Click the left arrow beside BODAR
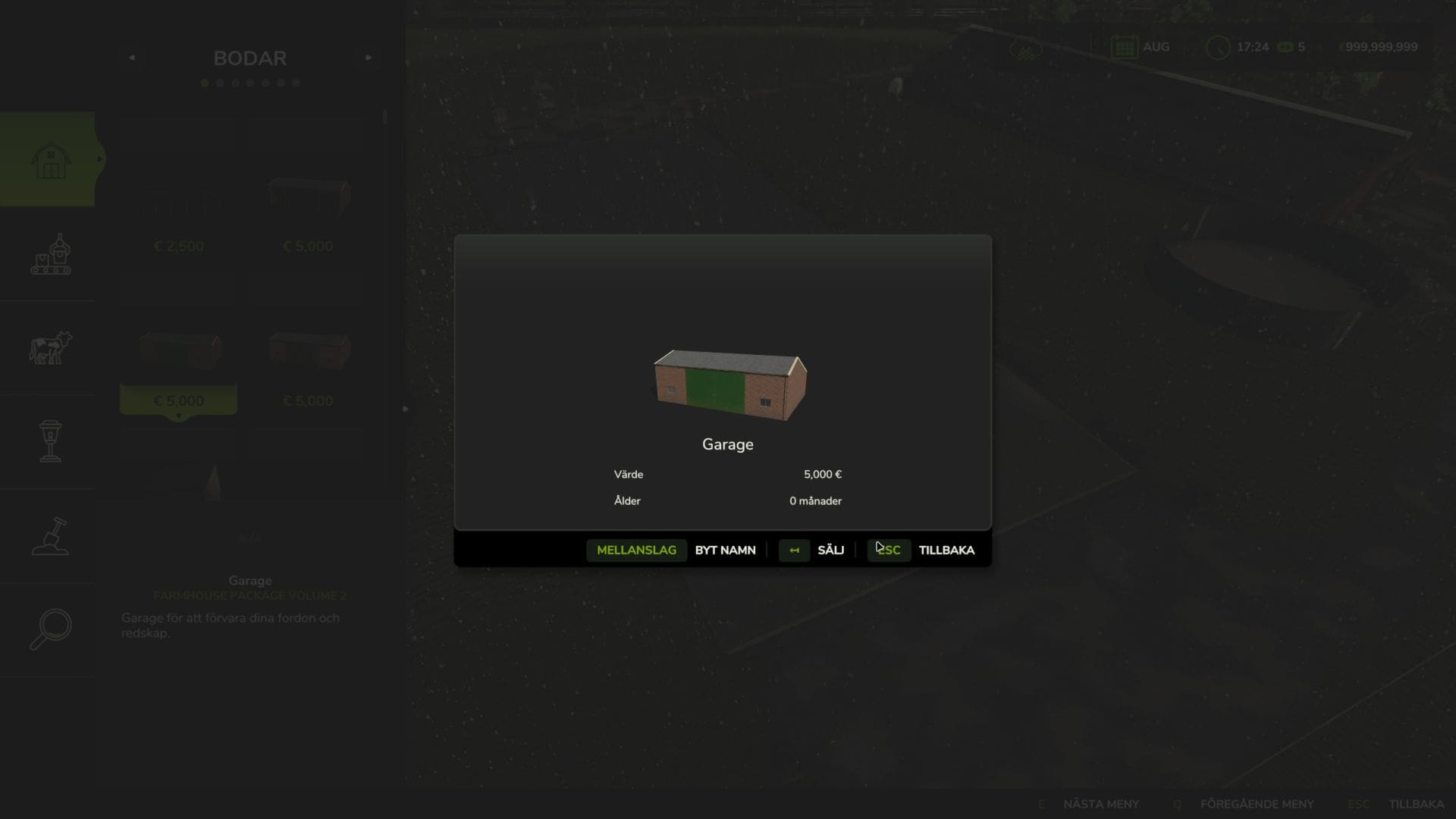The height and width of the screenshot is (819, 1456). coord(133,57)
